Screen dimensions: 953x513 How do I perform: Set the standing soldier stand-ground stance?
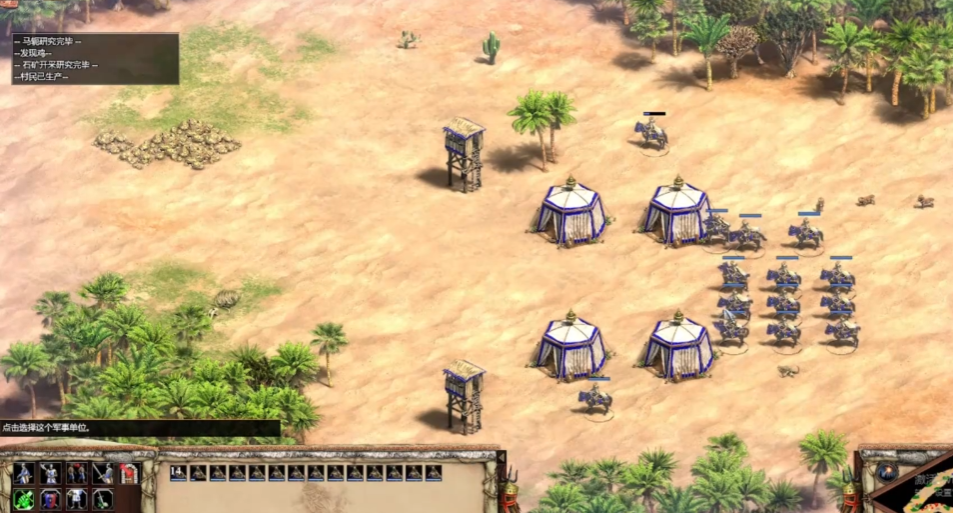coord(76,498)
